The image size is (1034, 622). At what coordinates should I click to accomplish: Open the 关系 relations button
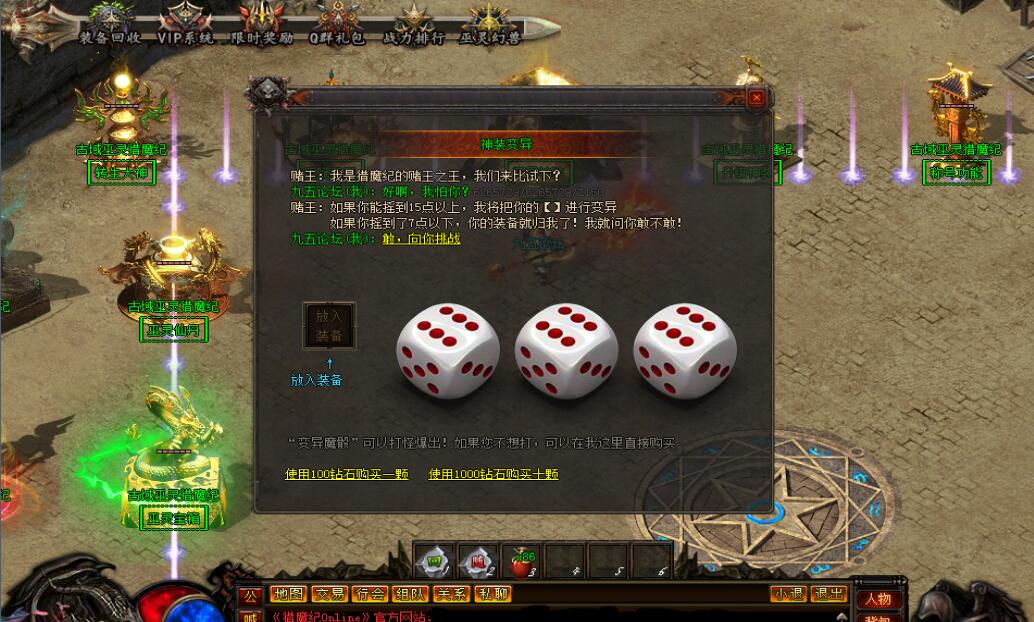point(451,594)
